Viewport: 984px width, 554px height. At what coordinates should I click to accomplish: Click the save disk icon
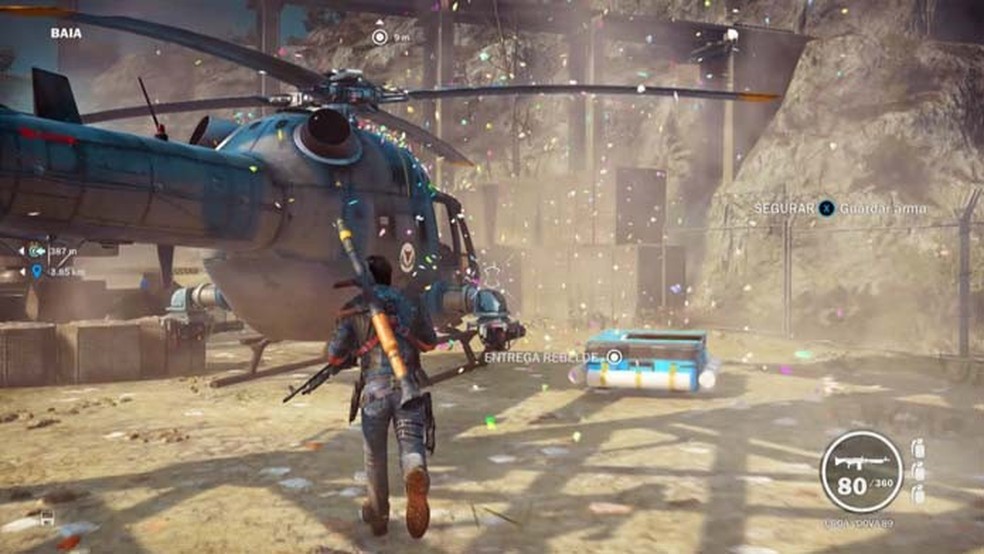(x=47, y=519)
